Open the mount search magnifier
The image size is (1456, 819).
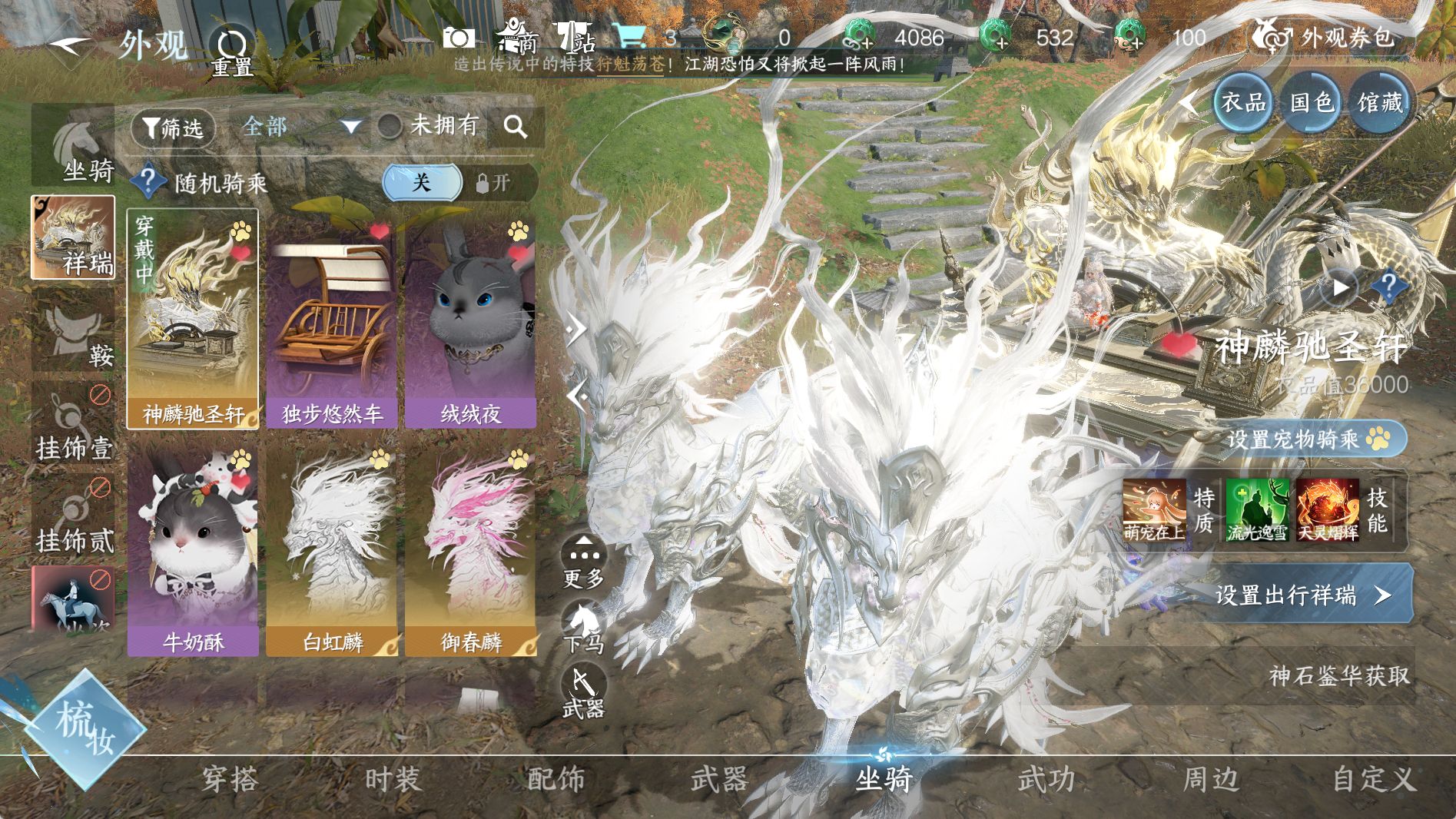coord(516,127)
